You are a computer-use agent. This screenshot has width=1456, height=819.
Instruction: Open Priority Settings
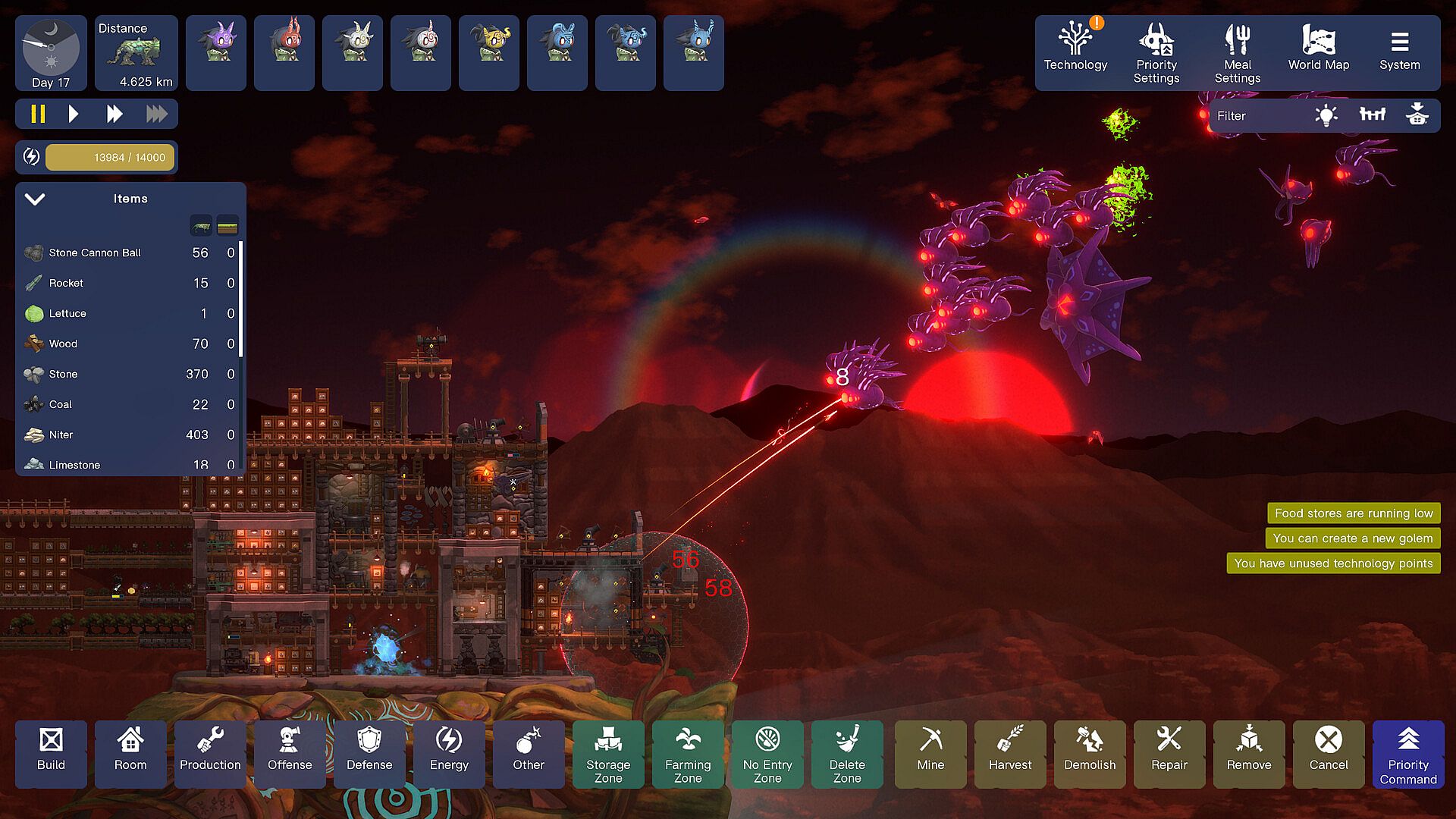(1156, 52)
